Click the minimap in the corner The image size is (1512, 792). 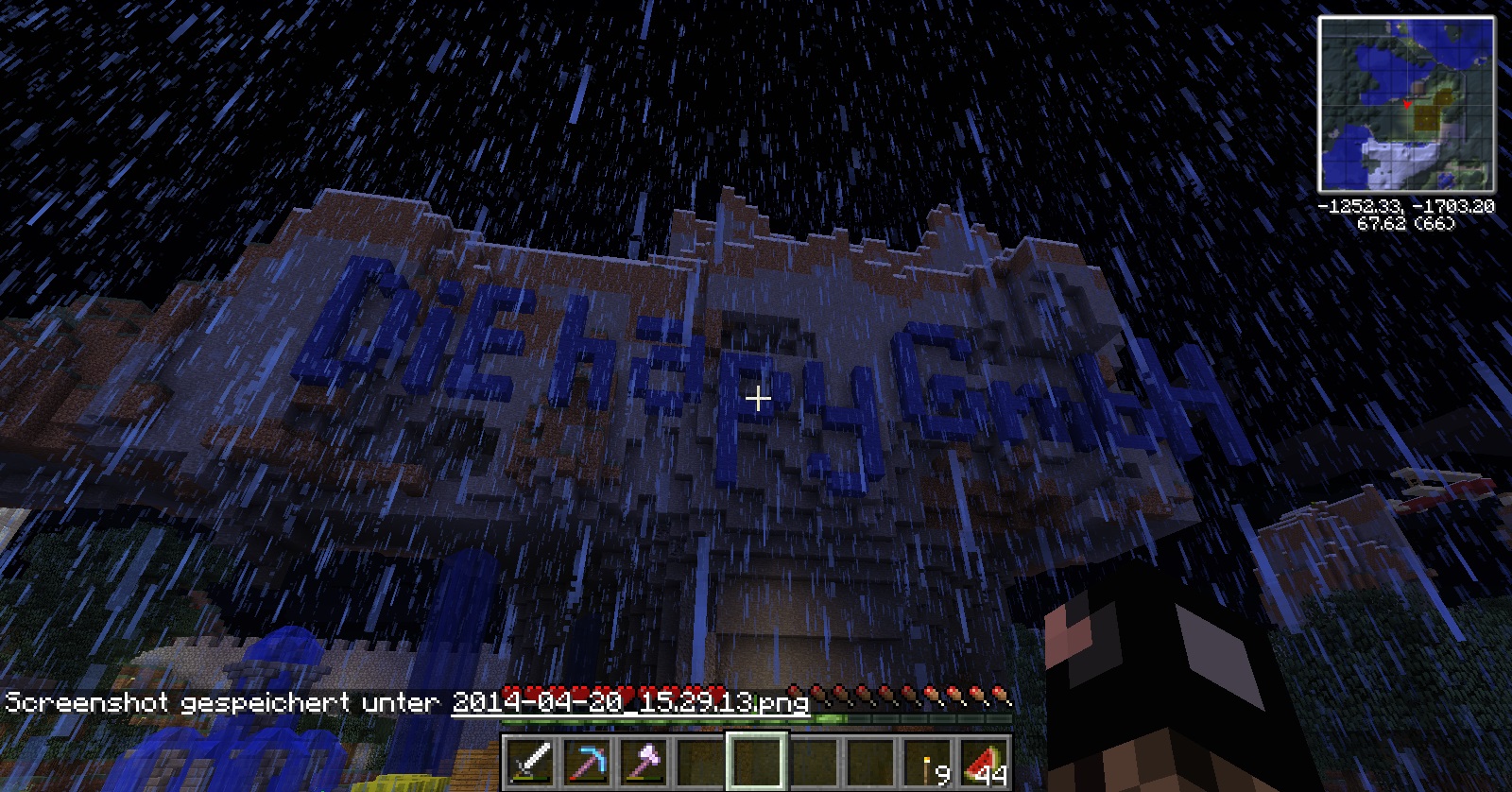1406,104
